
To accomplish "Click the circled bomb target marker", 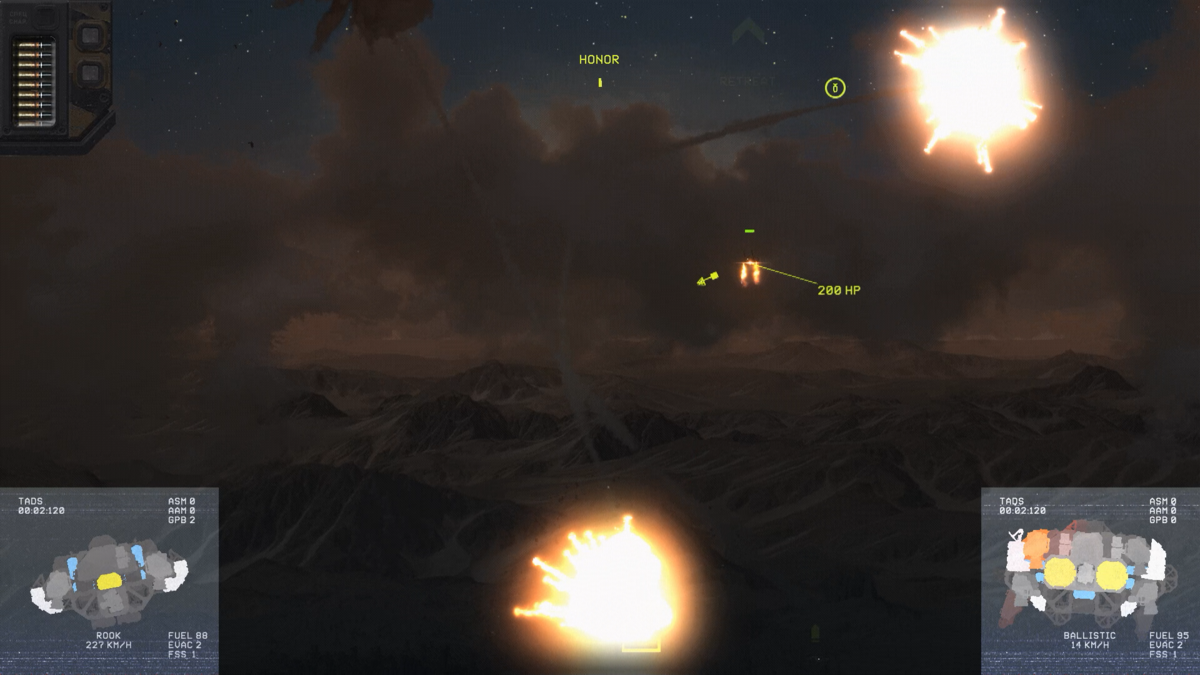I will pos(835,88).
